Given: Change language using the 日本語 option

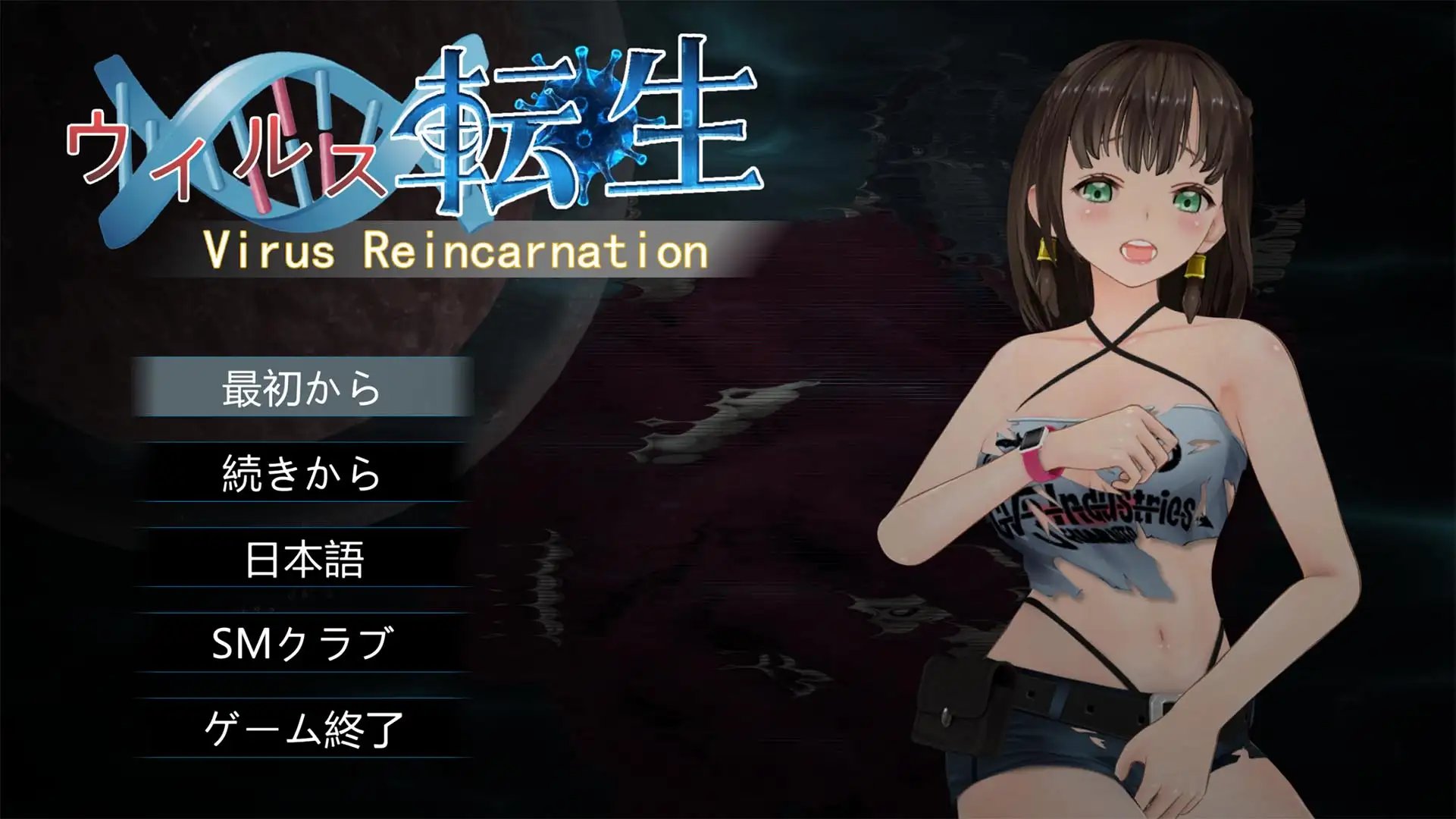Looking at the screenshot, I should click(303, 559).
